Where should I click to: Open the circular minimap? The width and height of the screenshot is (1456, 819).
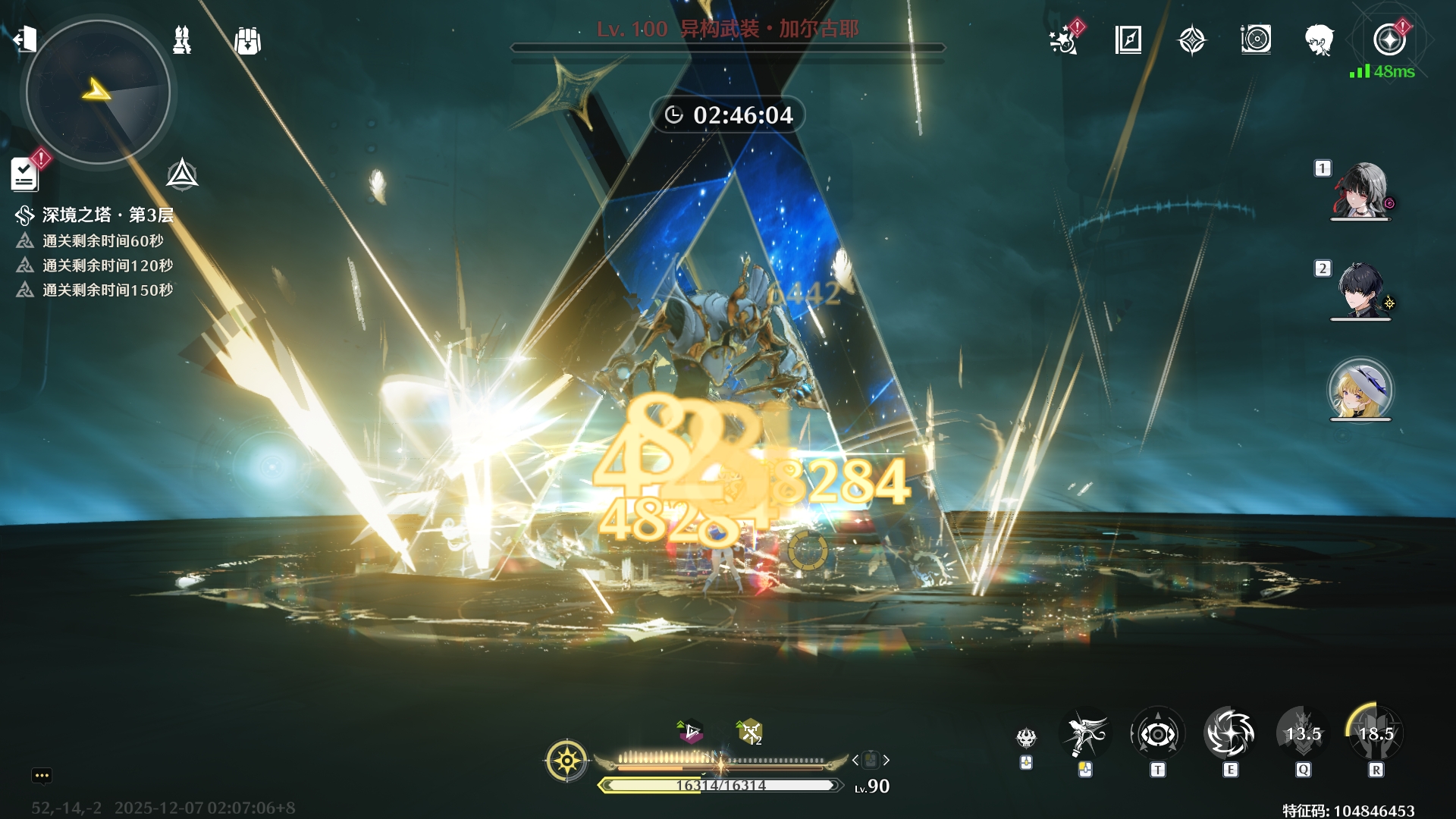pyautogui.click(x=98, y=93)
